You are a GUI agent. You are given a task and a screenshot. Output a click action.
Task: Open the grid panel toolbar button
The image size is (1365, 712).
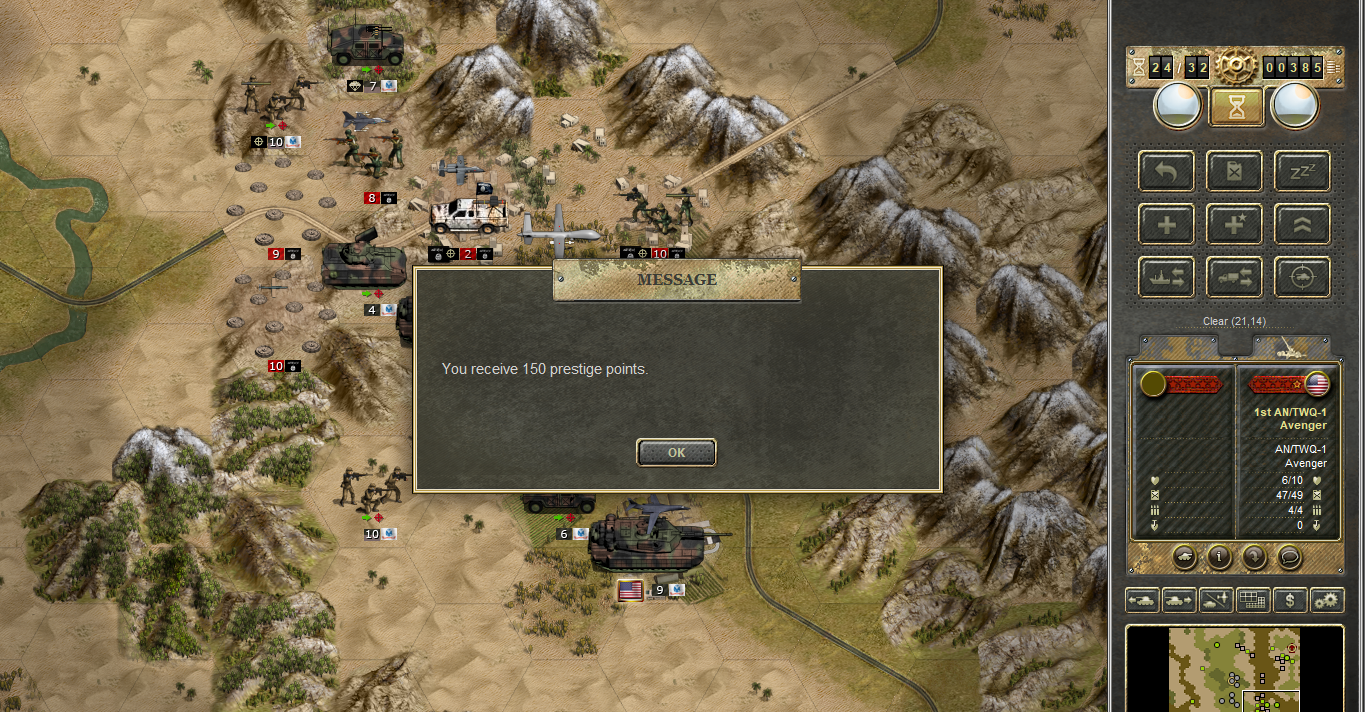(x=1253, y=600)
